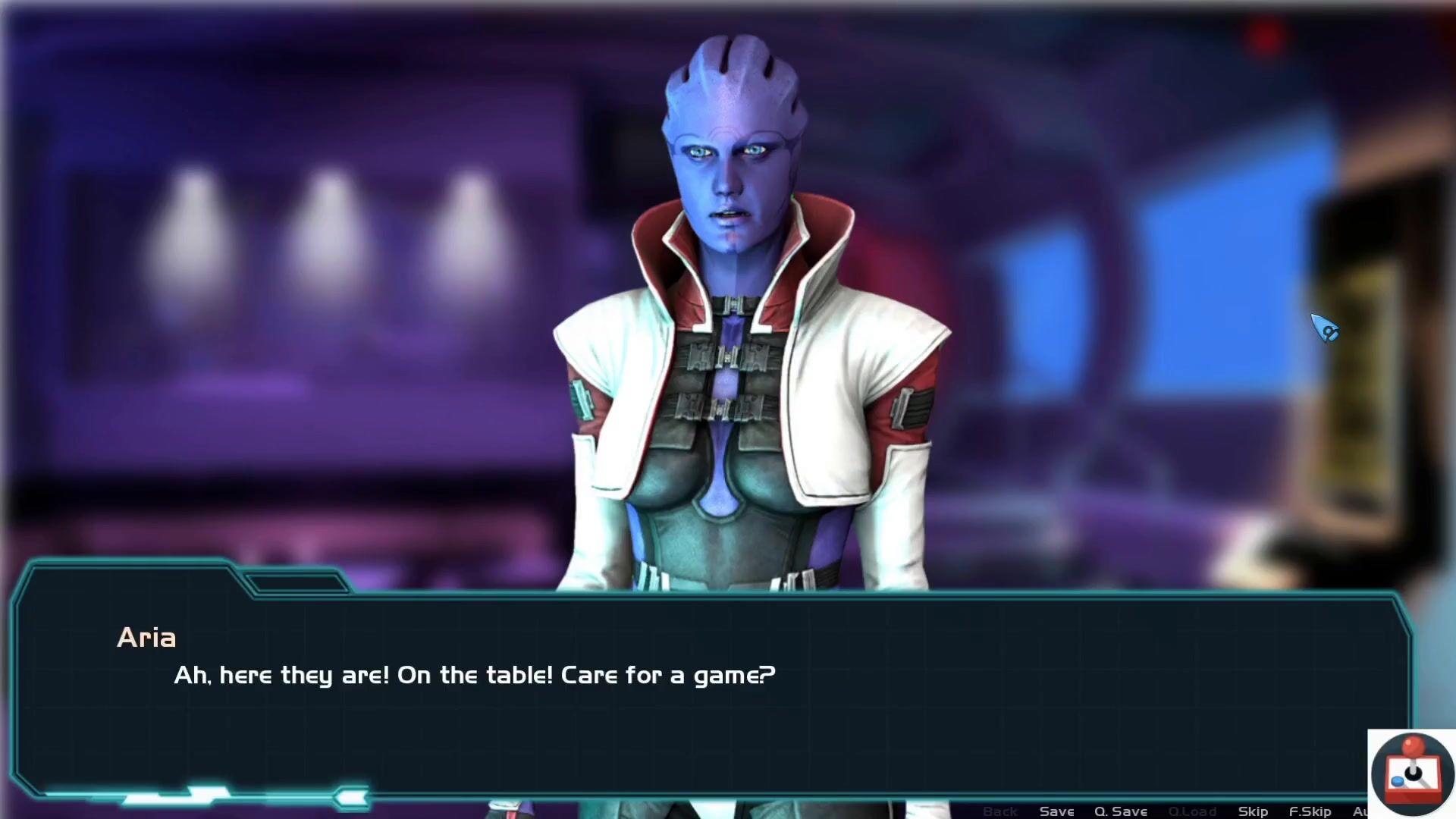
Task: Activate F.Skip fast skip
Action: [1310, 811]
